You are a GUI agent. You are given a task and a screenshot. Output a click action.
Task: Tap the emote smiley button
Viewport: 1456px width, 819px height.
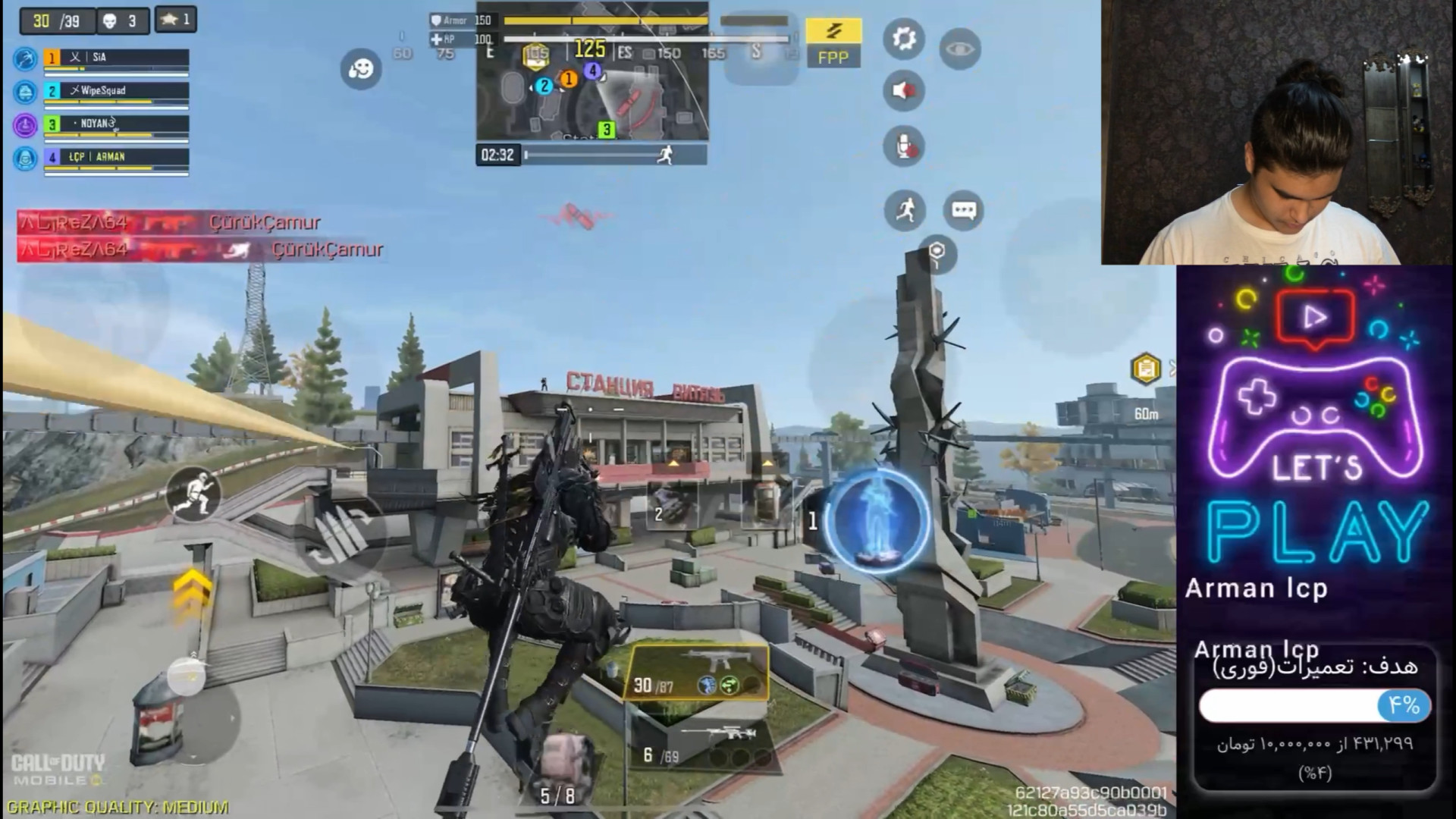coord(361,69)
